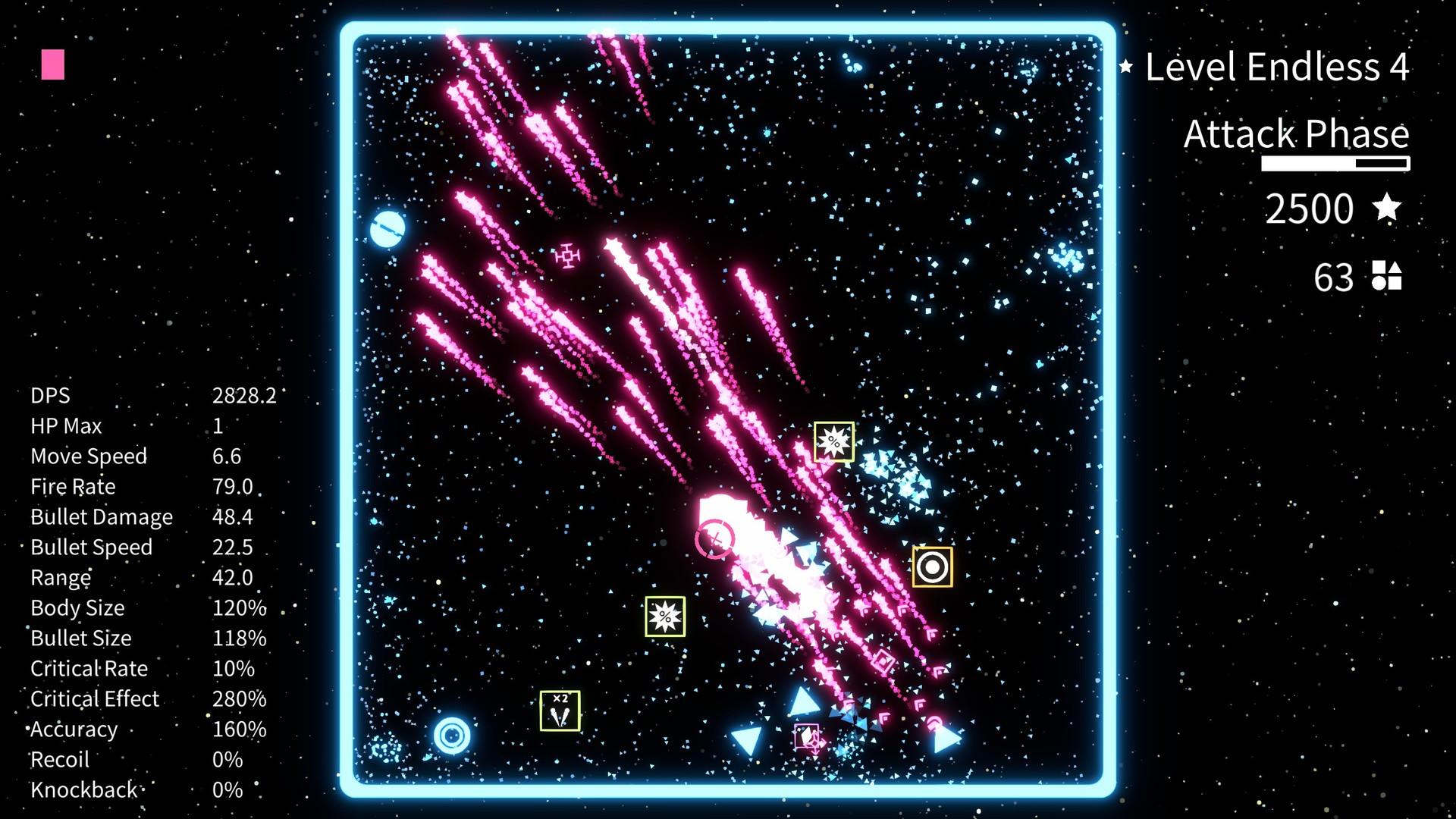Expand the Level Endless 4 heading
This screenshot has width=1456, height=819.
1276,68
